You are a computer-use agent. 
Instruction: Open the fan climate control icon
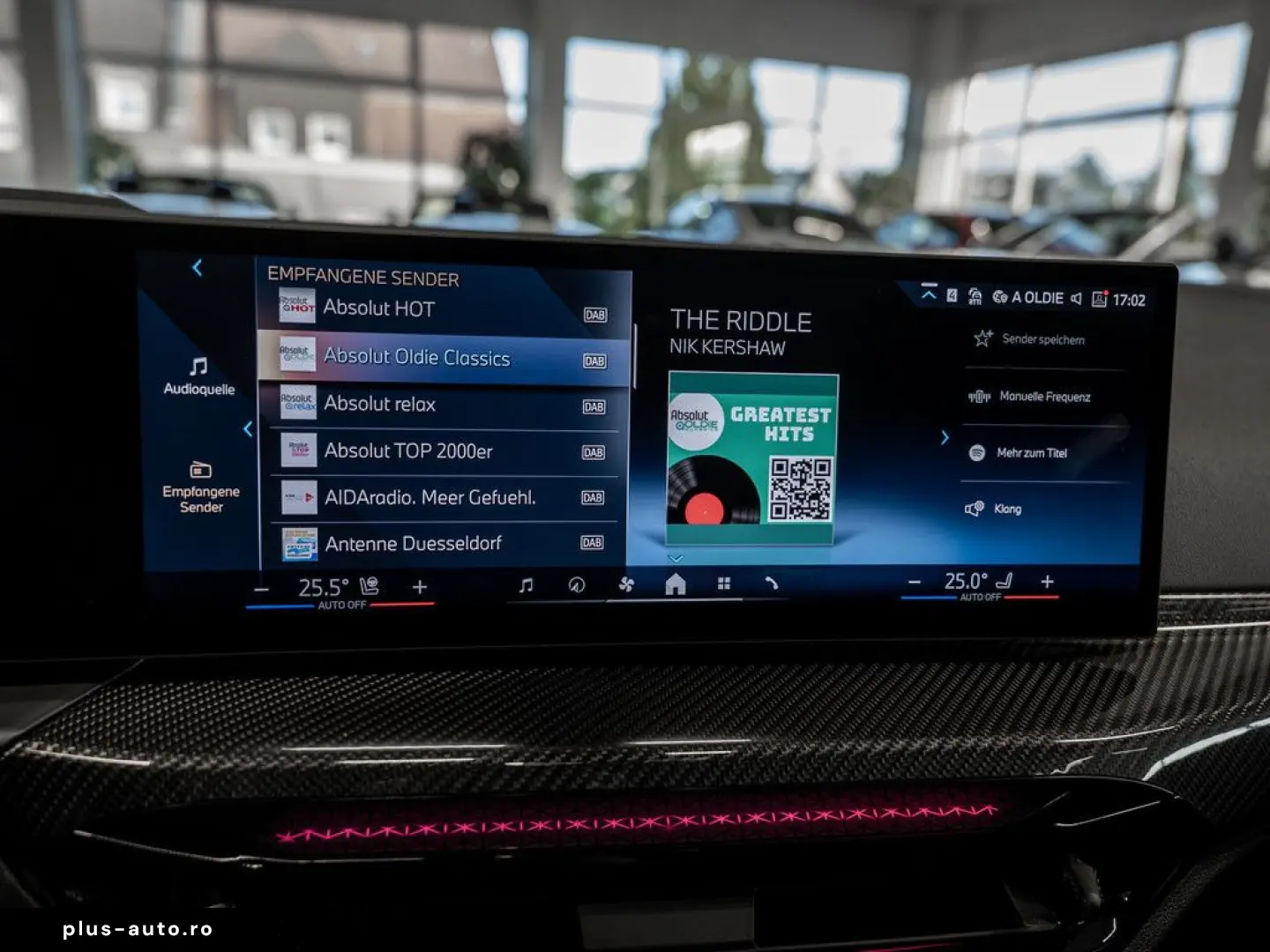click(626, 584)
